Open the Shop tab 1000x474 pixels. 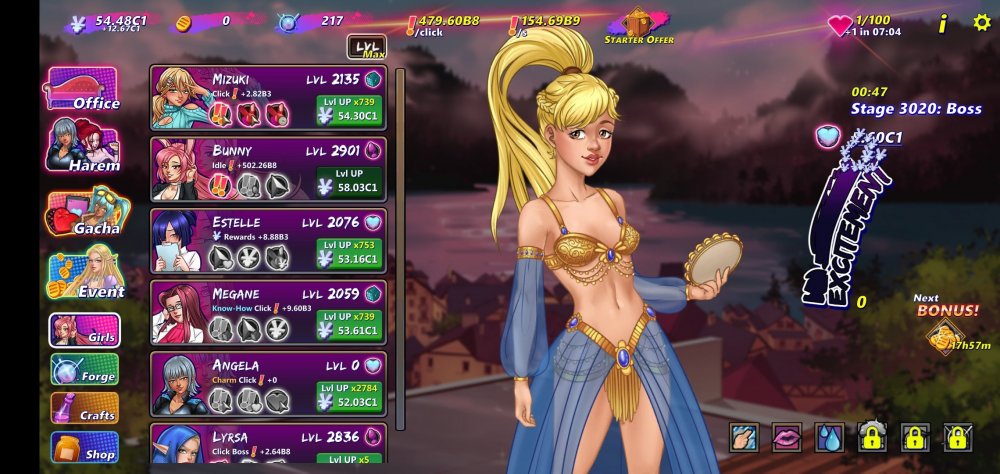coord(85,447)
